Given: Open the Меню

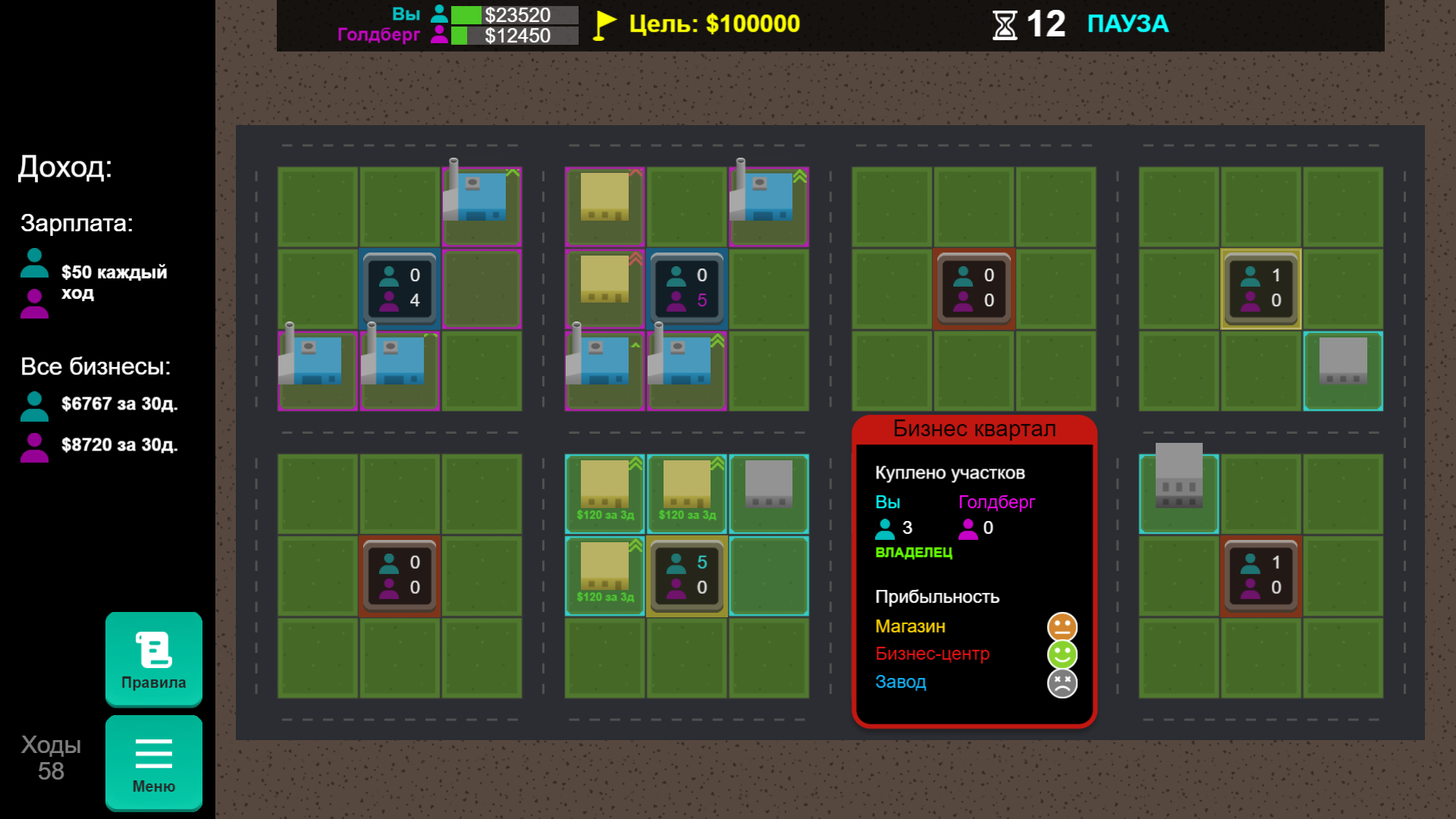Looking at the screenshot, I should [x=153, y=762].
